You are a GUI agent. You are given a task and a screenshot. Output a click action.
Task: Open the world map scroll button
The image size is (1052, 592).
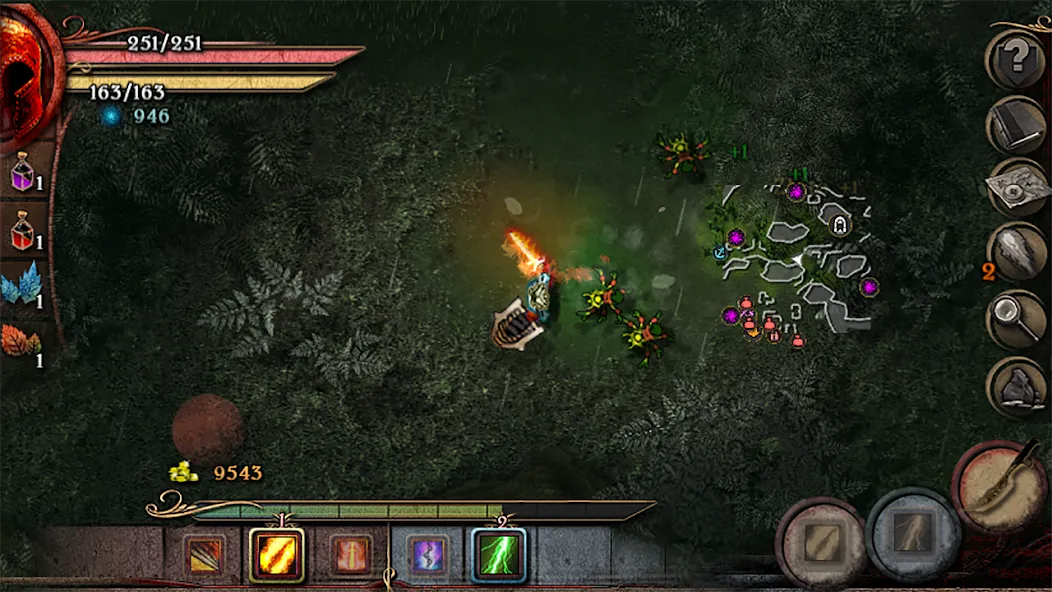(1018, 188)
